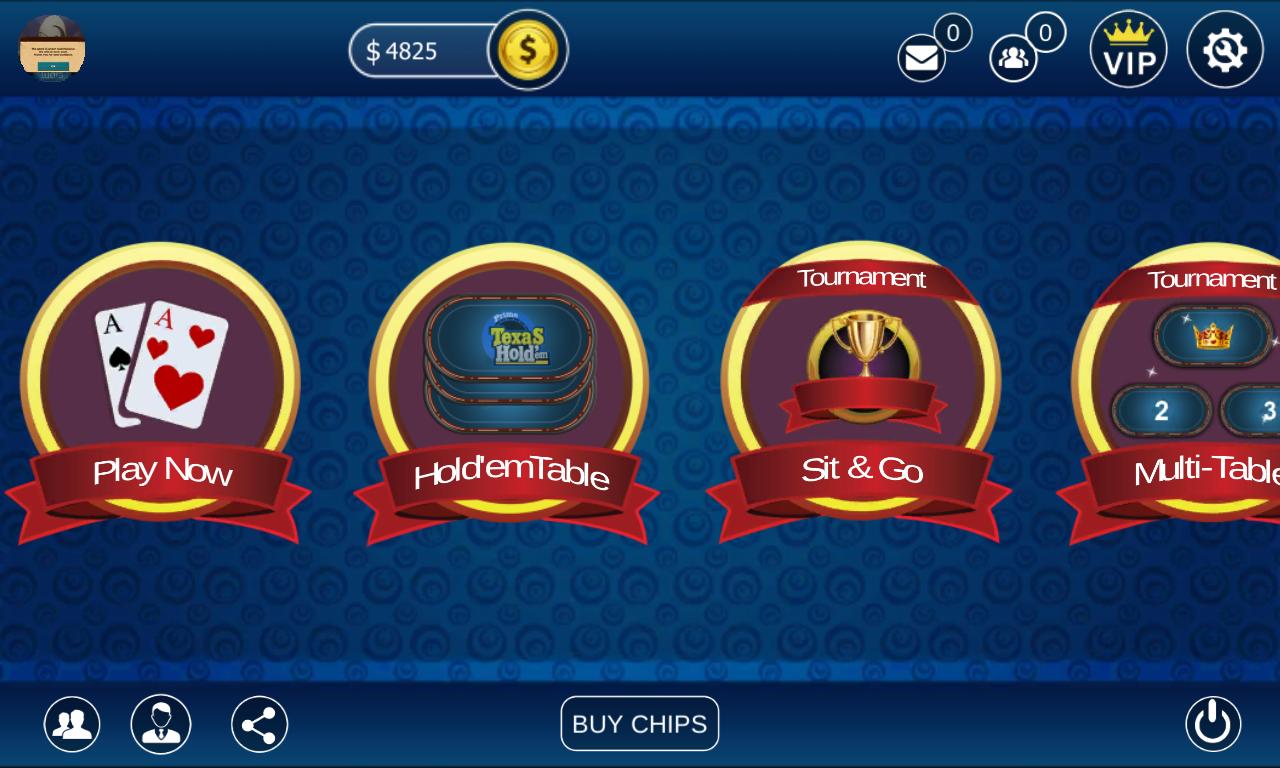Screen dimensions: 1280x768
Task: Open the dealer profile icon
Action: pos(161,723)
